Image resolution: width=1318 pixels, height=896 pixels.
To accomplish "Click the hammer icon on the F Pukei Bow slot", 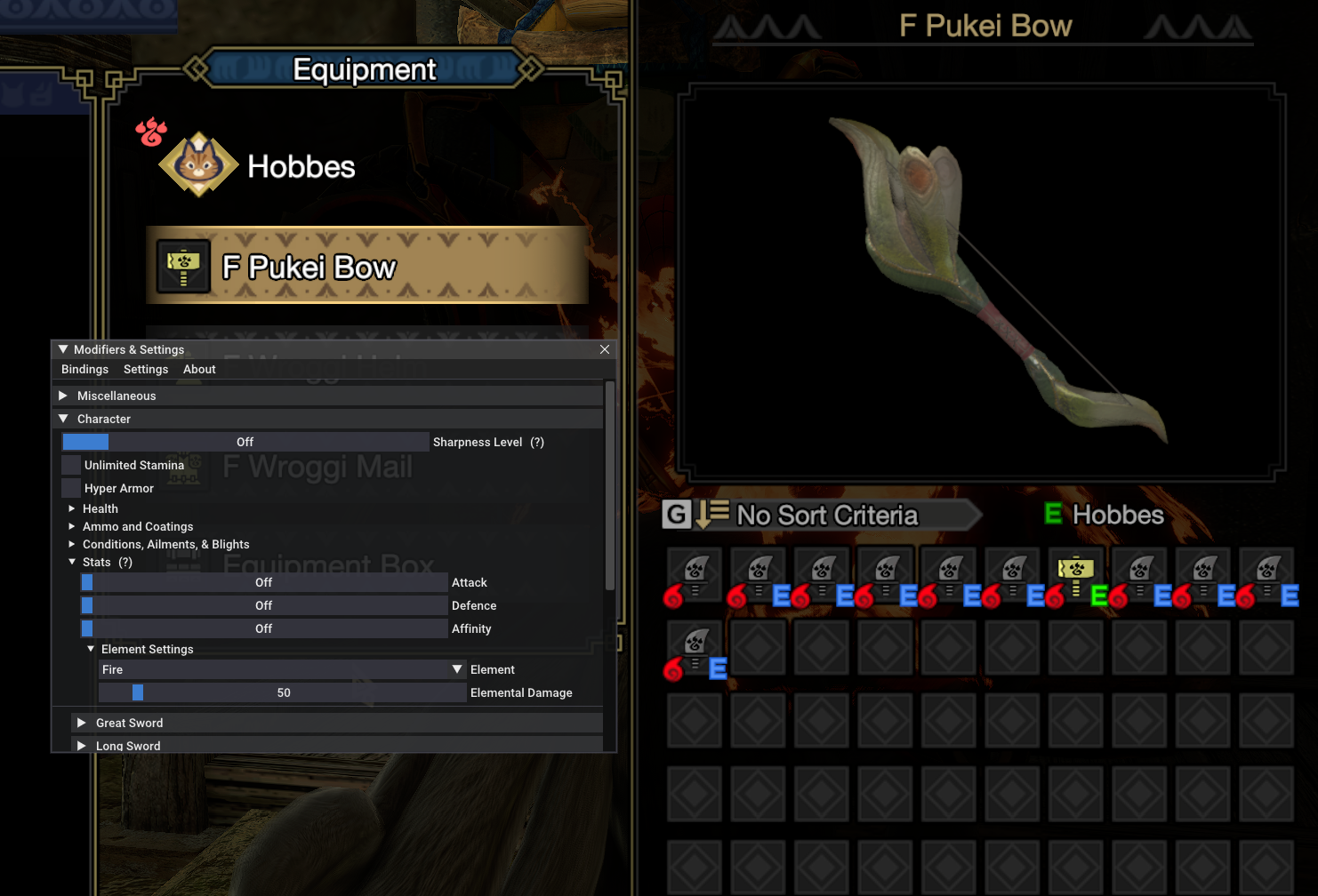I will point(182,265).
